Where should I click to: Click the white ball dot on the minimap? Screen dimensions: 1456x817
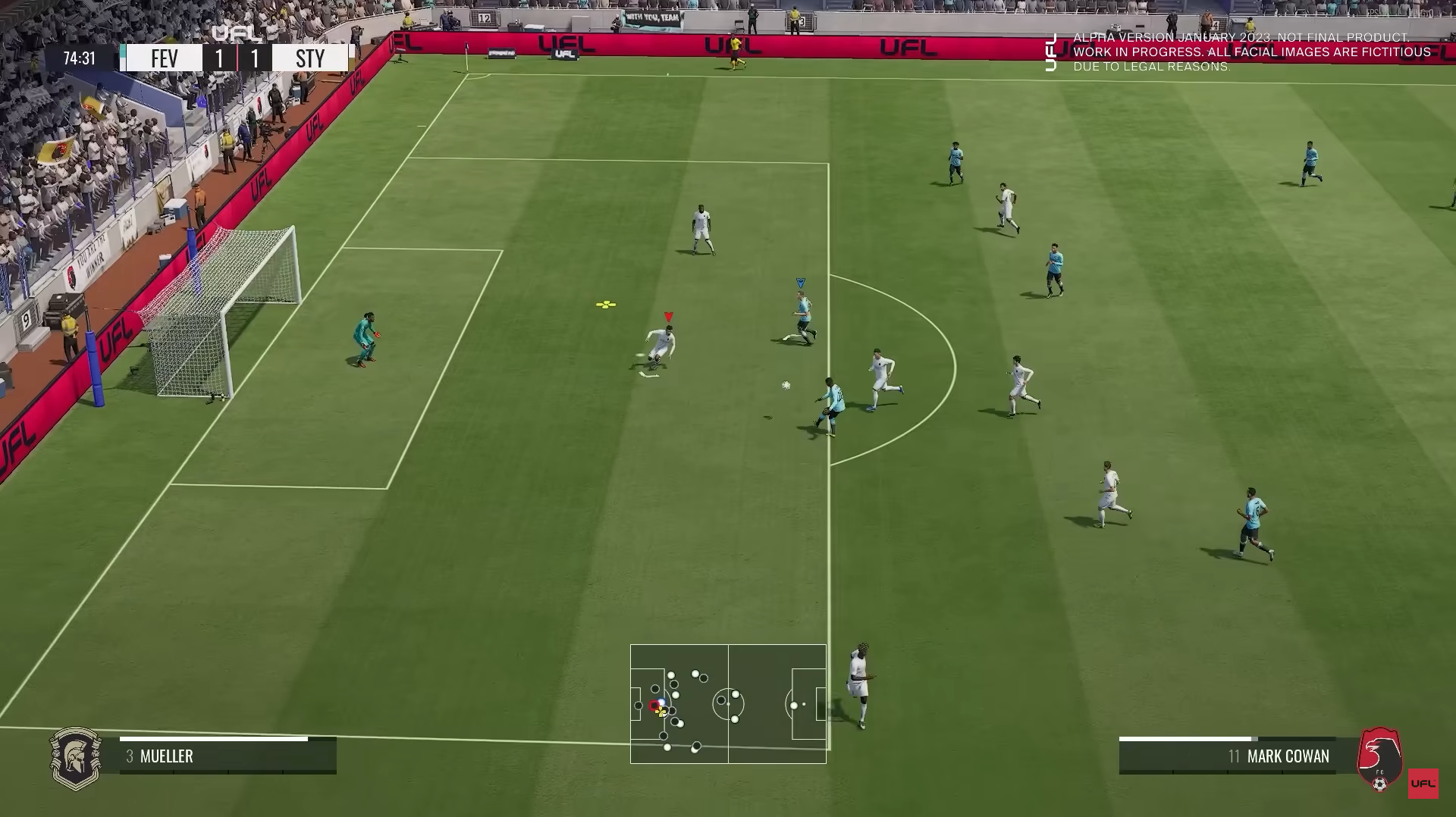[x=661, y=702]
